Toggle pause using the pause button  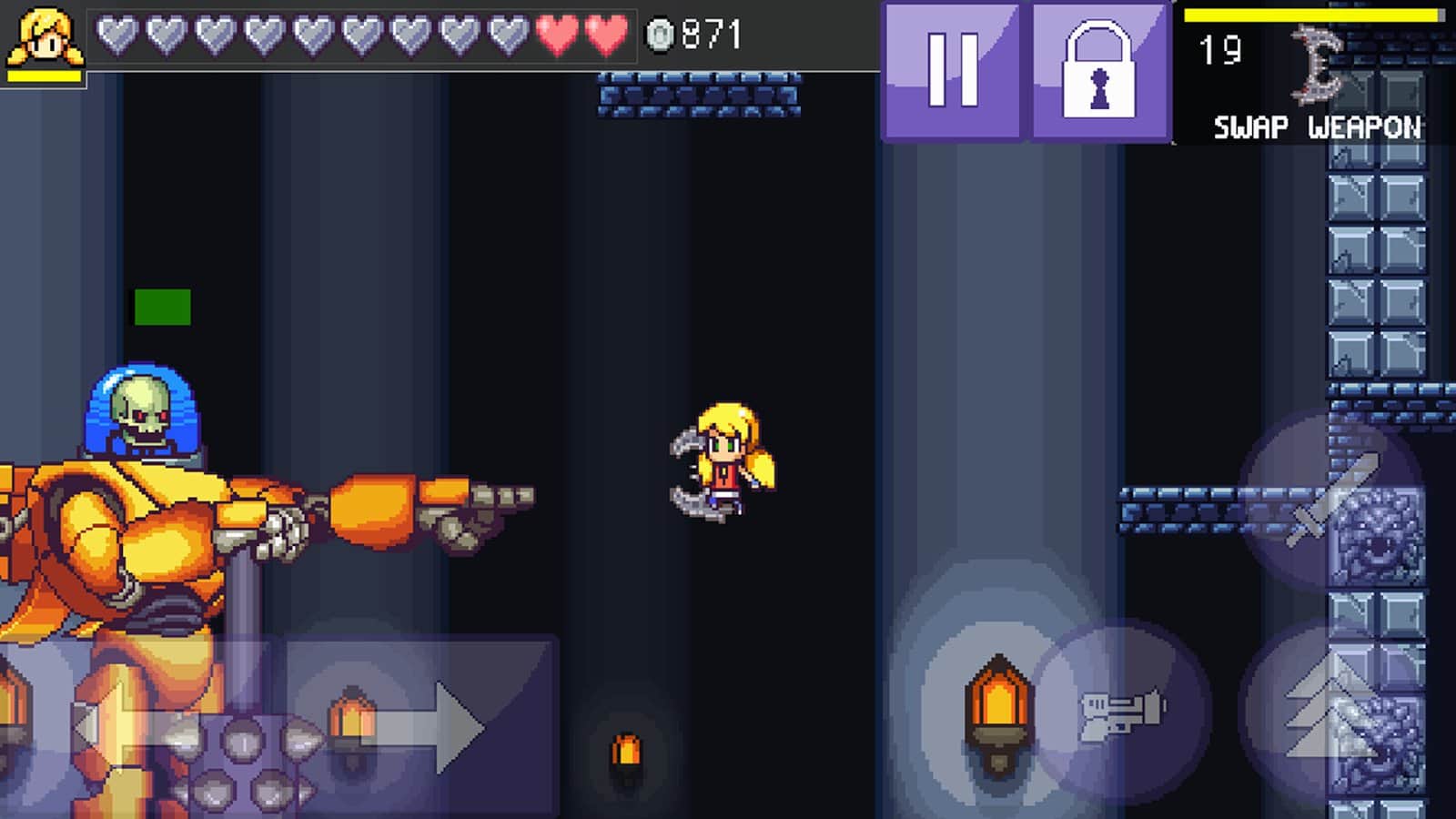coord(951,71)
